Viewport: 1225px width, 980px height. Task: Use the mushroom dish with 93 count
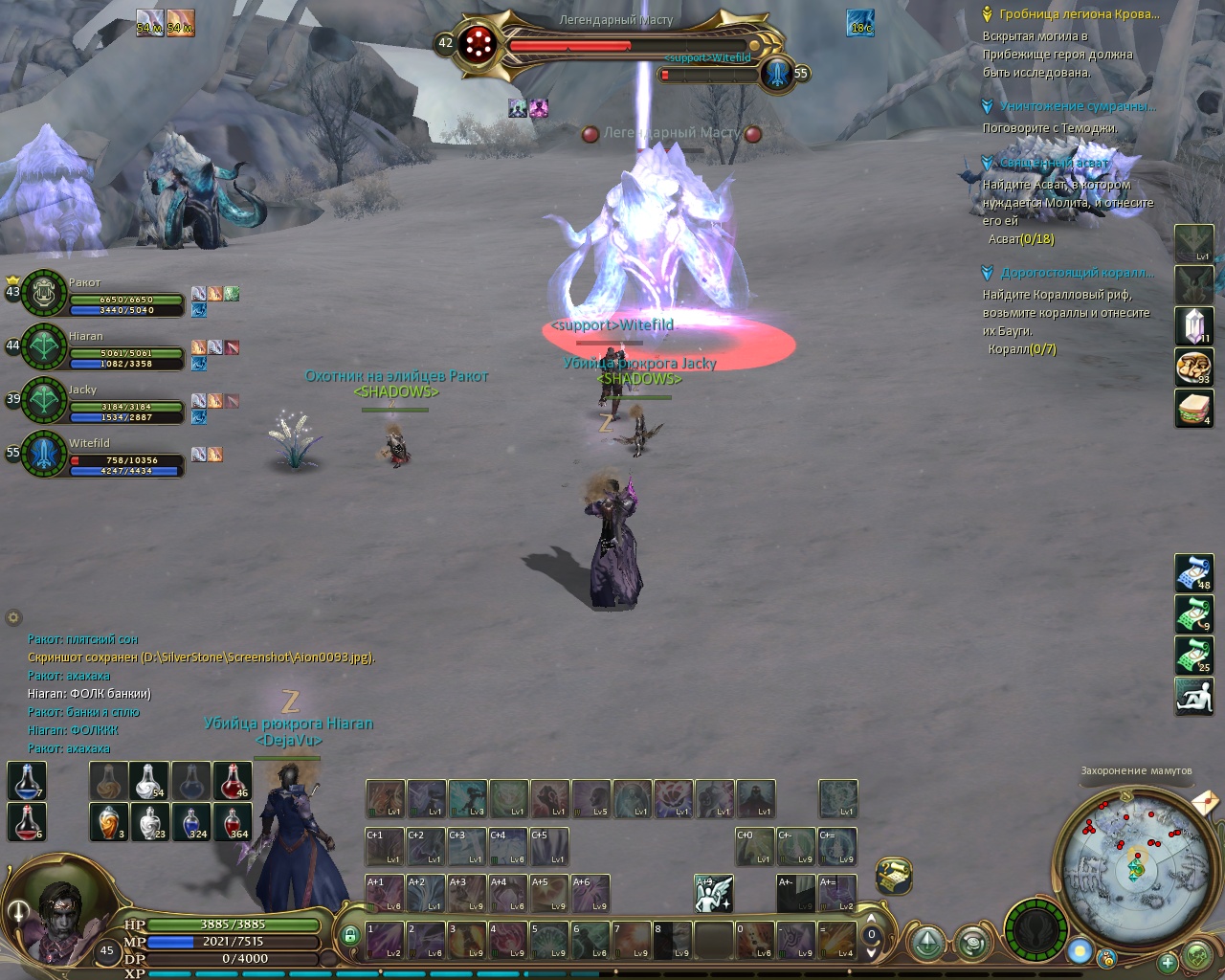(x=1193, y=367)
